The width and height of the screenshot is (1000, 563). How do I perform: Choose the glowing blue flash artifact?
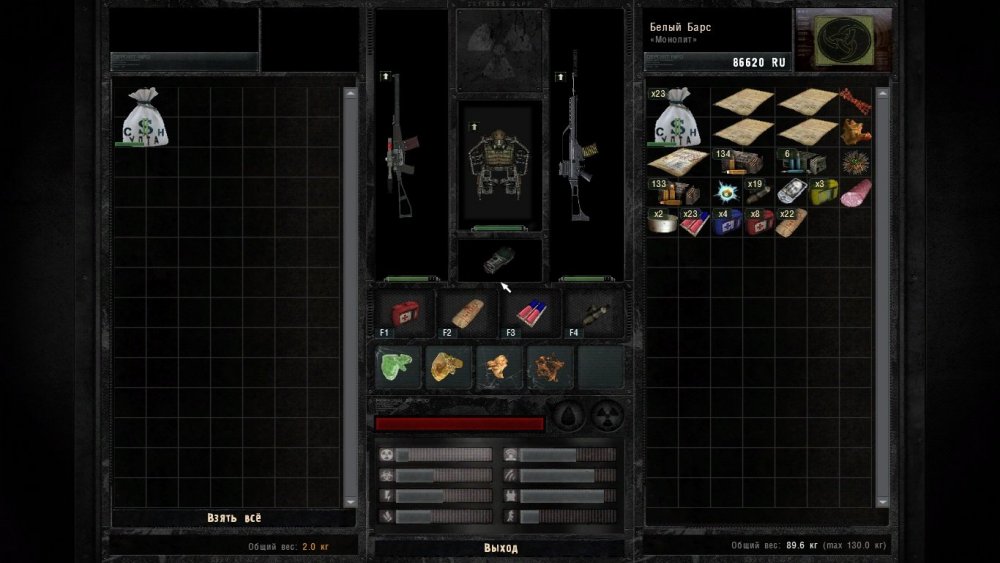point(727,192)
